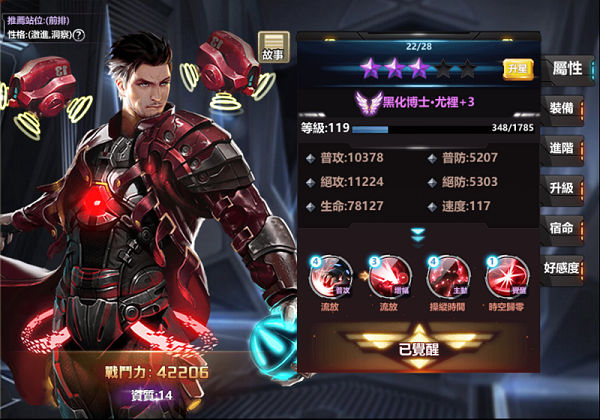Image resolution: width=600 pixels, height=420 pixels.
Task: Go to the 升級 level-up tab
Action: 562,188
